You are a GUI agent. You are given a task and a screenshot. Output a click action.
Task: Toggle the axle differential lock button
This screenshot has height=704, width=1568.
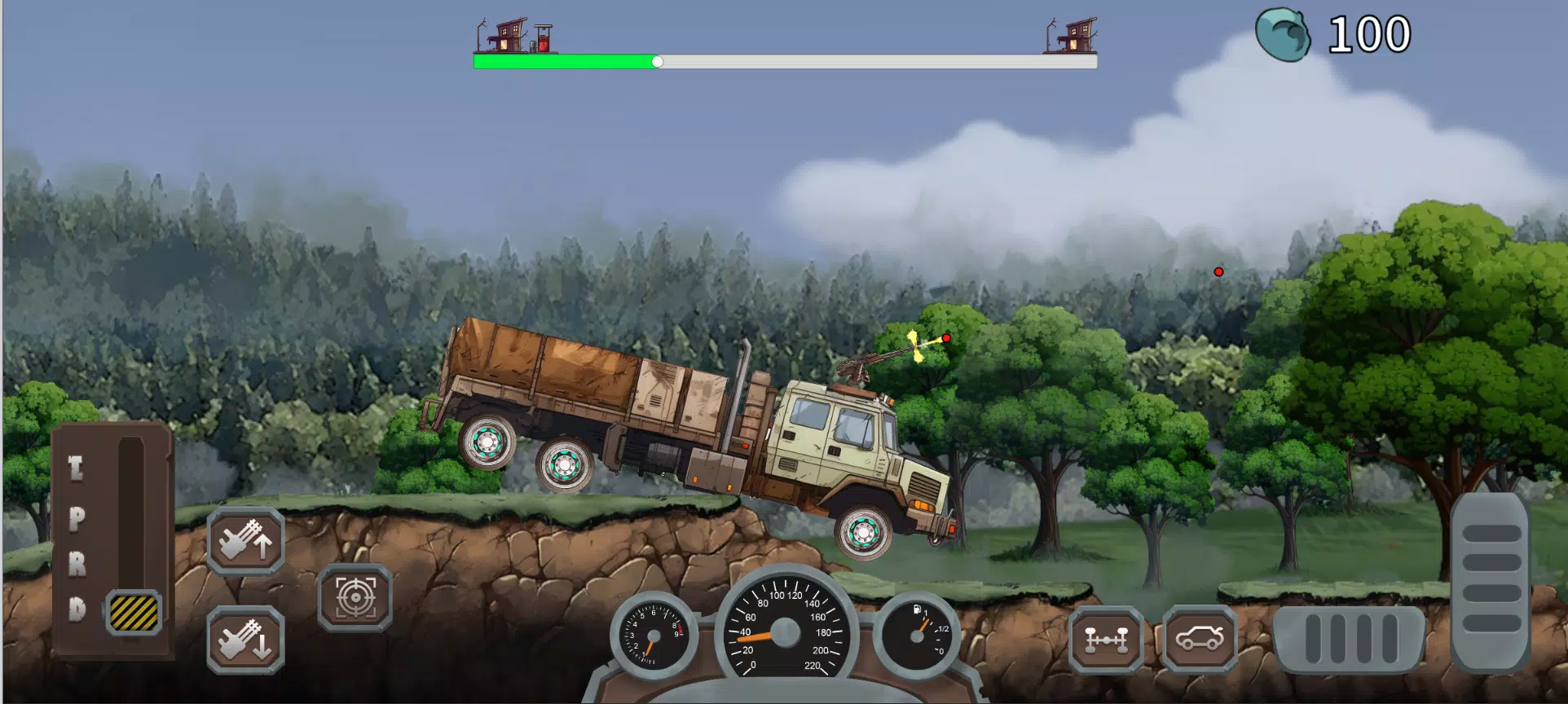(x=1106, y=640)
